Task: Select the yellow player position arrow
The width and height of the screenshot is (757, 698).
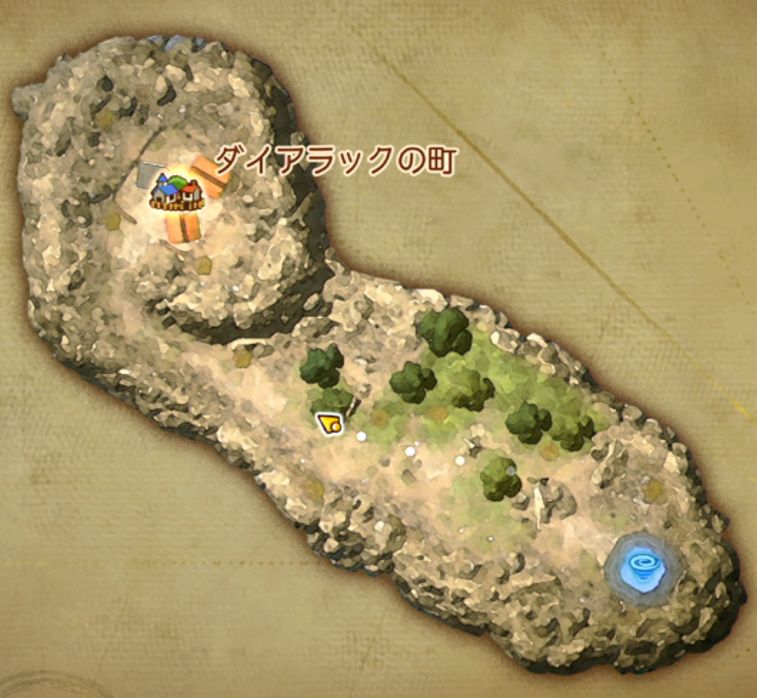Action: (330, 424)
